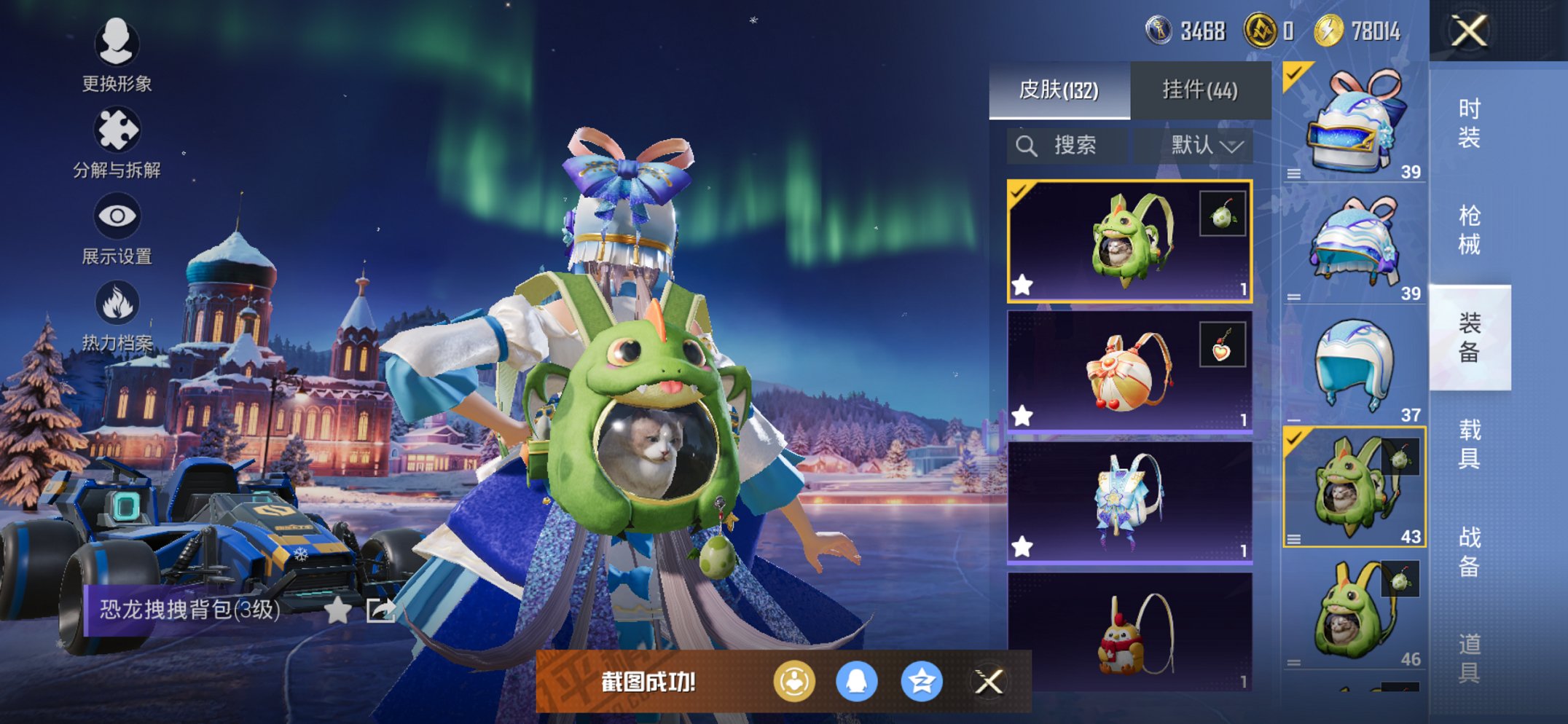
Task: Open the 默认 sort dropdown
Action: pos(1205,146)
